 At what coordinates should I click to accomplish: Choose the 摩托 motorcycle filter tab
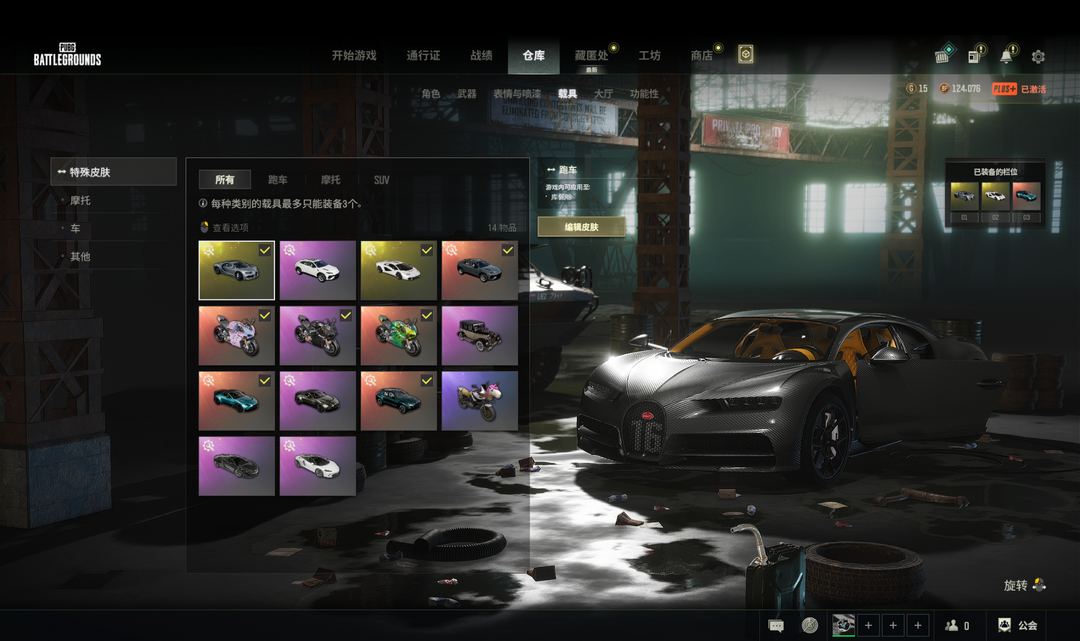[x=330, y=180]
